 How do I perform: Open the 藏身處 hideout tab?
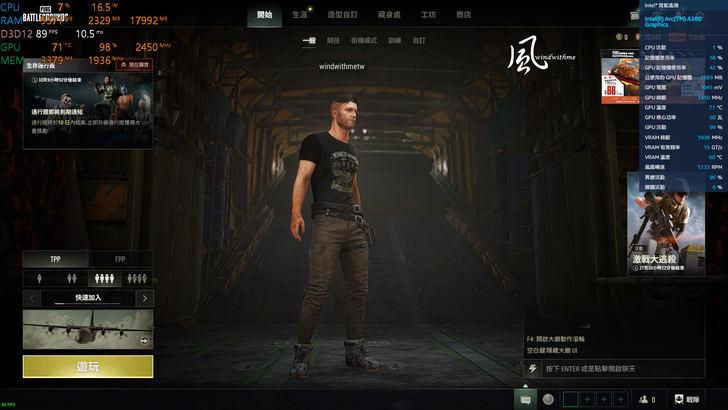coord(390,15)
